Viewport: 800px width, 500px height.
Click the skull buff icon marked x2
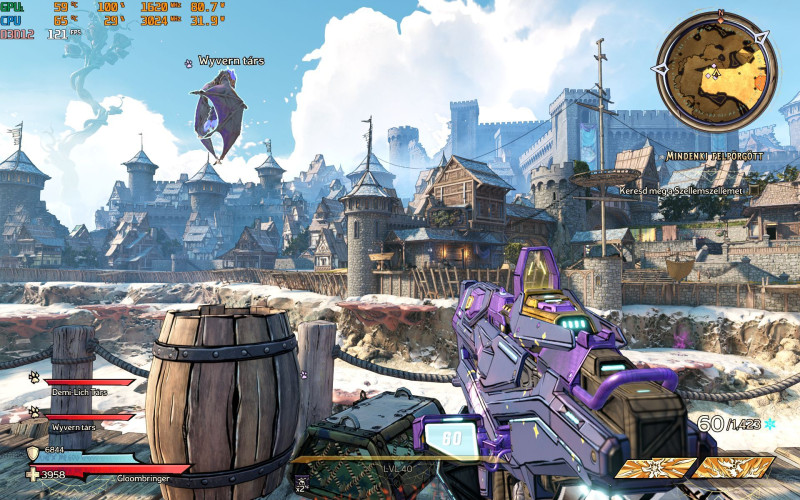(302, 483)
